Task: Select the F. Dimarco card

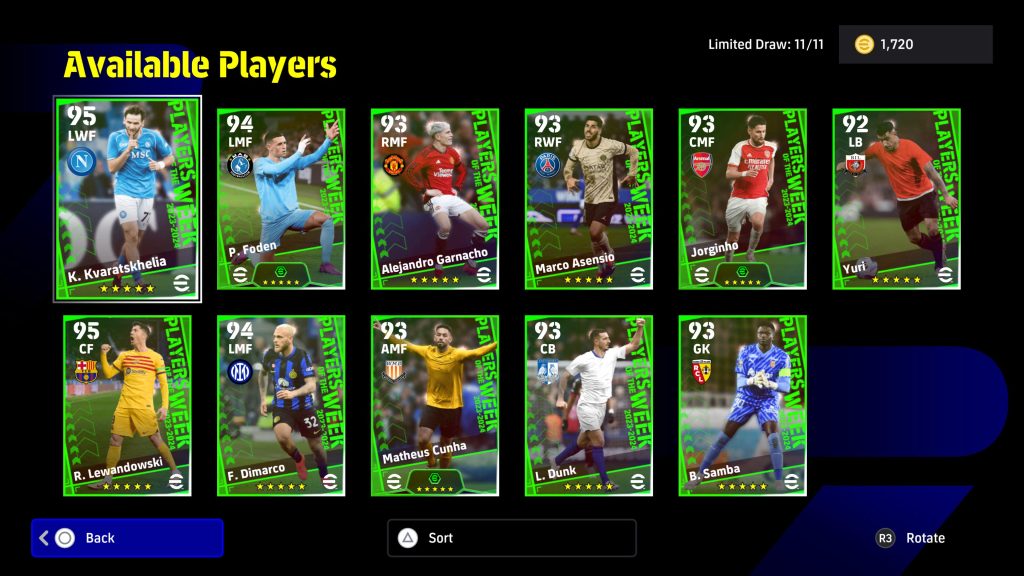Action: (281, 405)
